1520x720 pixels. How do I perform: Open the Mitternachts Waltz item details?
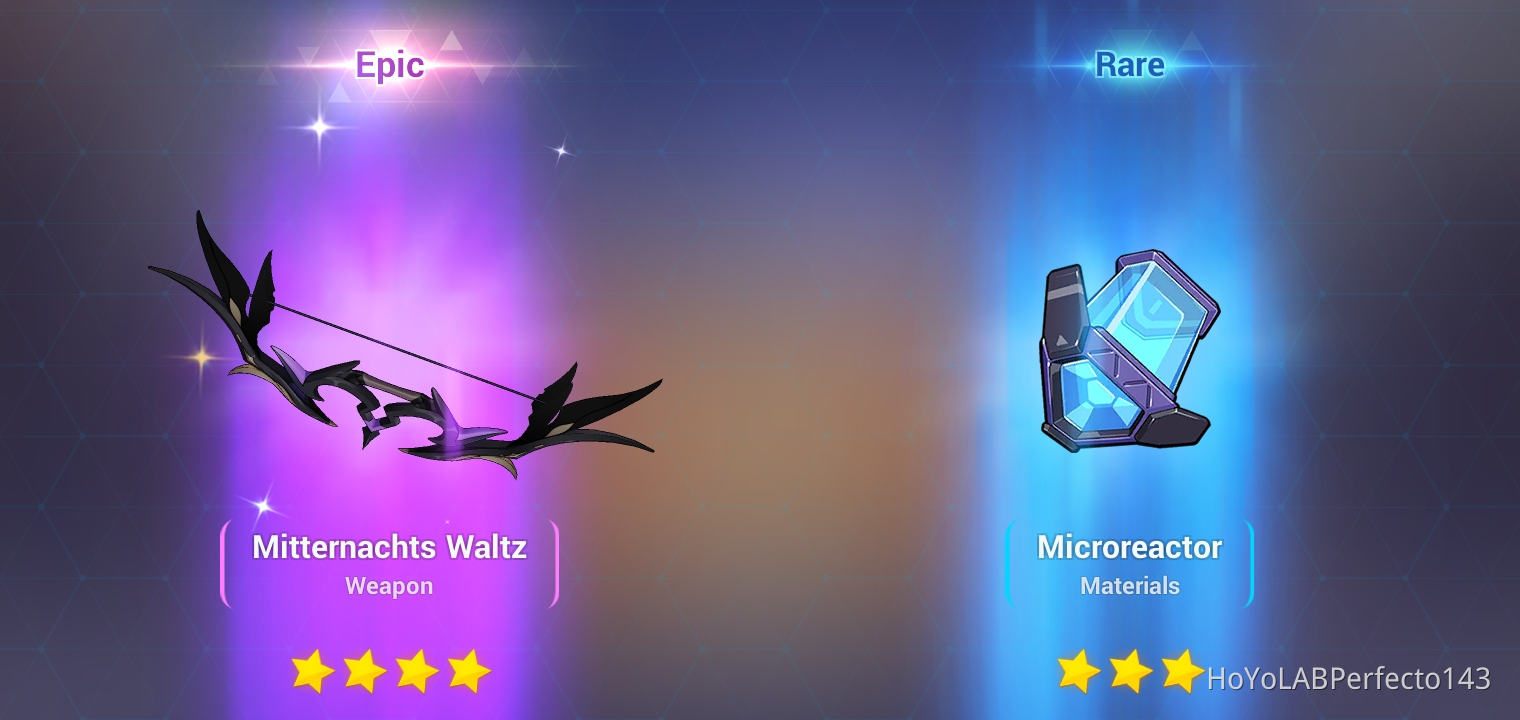pyautogui.click(x=389, y=547)
